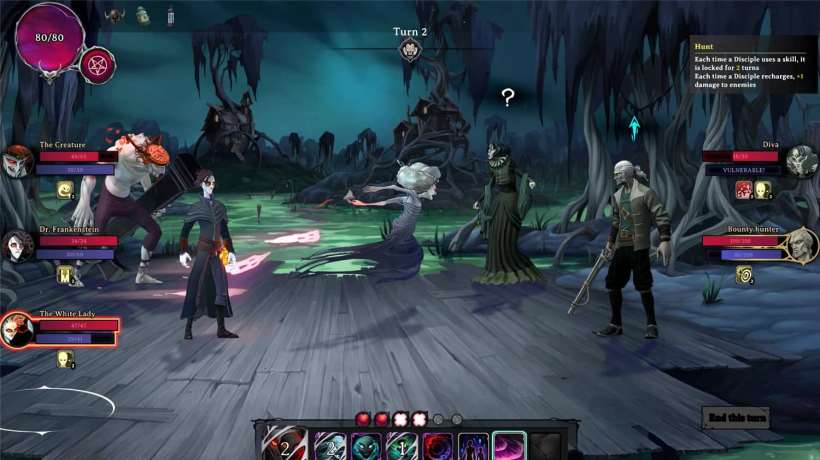Select Dr. Frankenstein's portrait
820x460 pixels.
click(17, 245)
